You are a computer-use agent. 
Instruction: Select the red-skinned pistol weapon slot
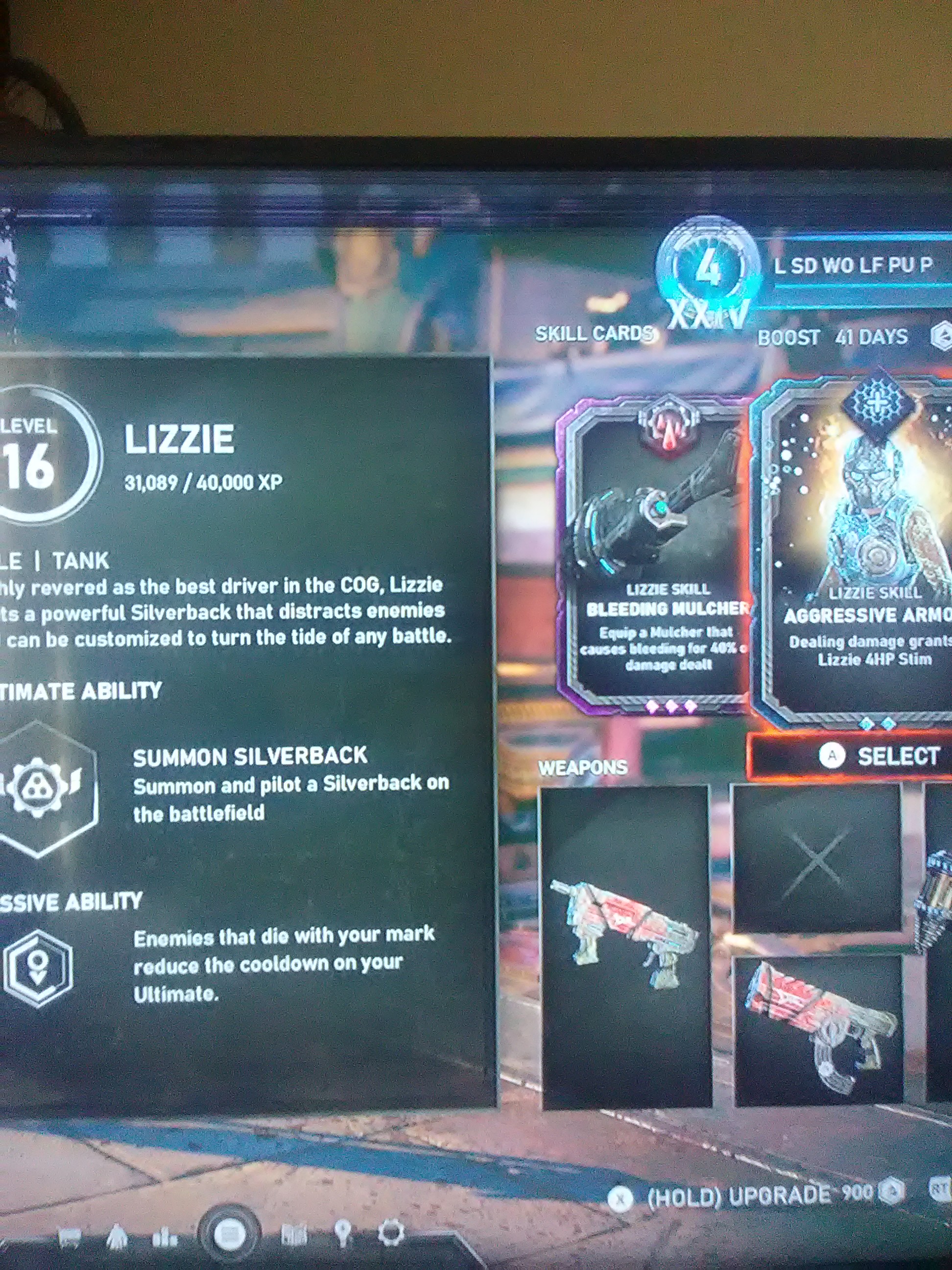(x=818, y=1030)
